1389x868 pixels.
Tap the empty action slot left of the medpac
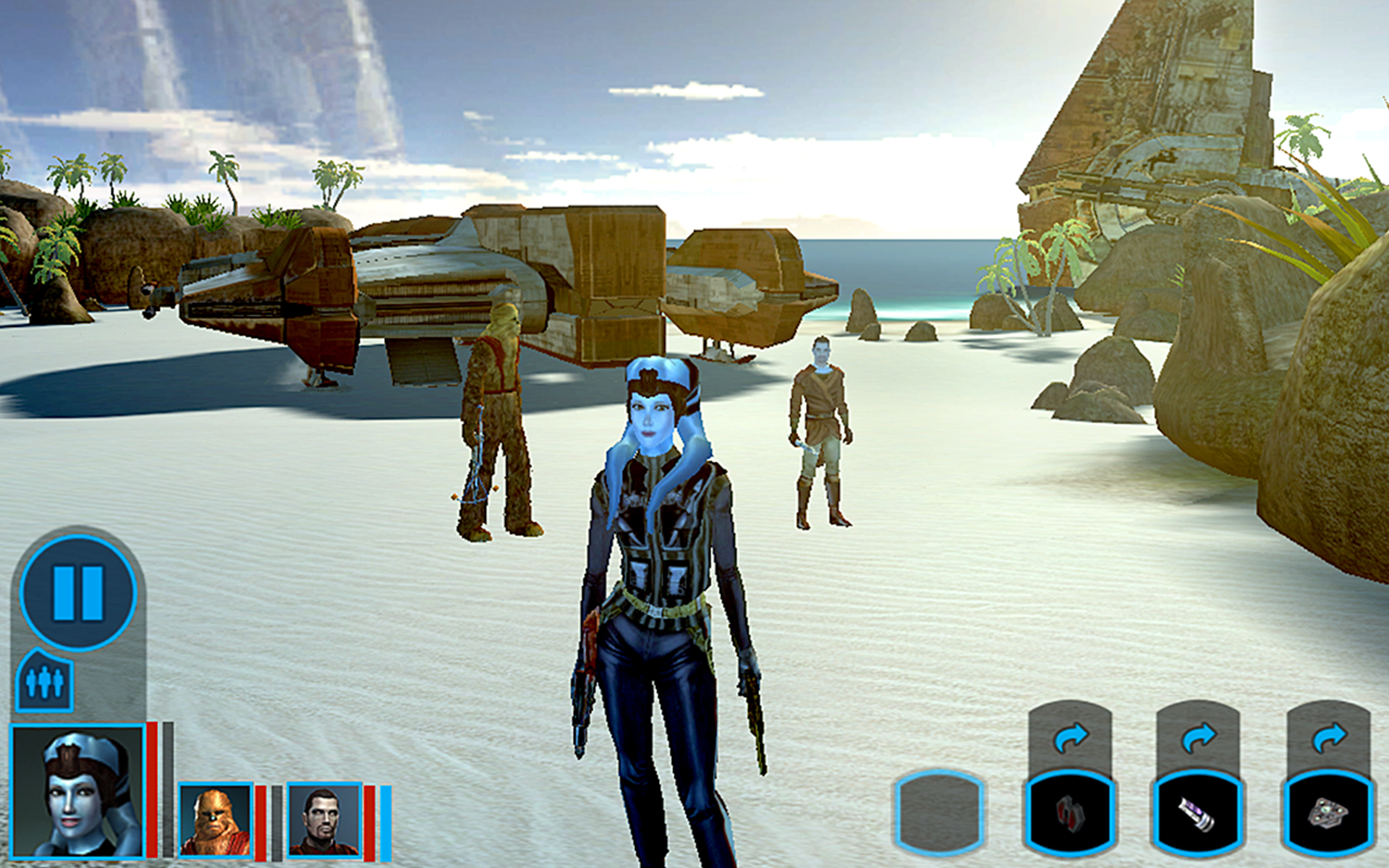(939, 813)
